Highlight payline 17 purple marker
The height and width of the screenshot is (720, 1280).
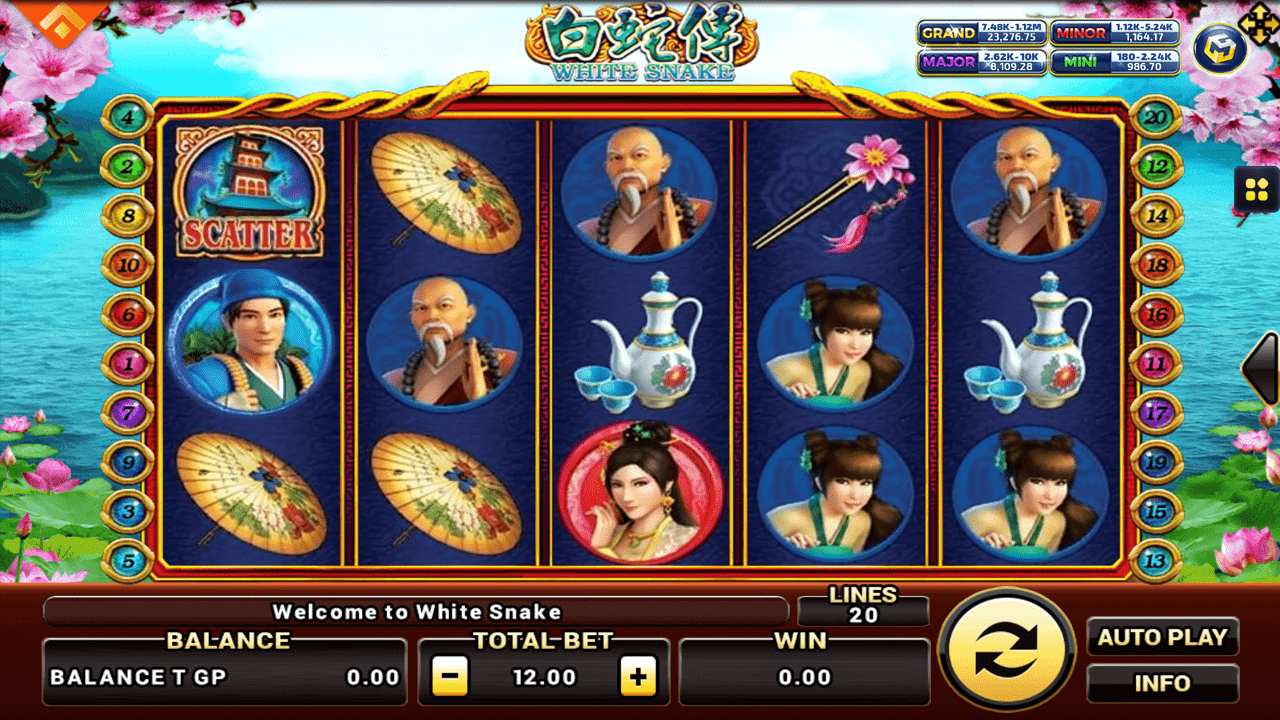click(x=1156, y=412)
